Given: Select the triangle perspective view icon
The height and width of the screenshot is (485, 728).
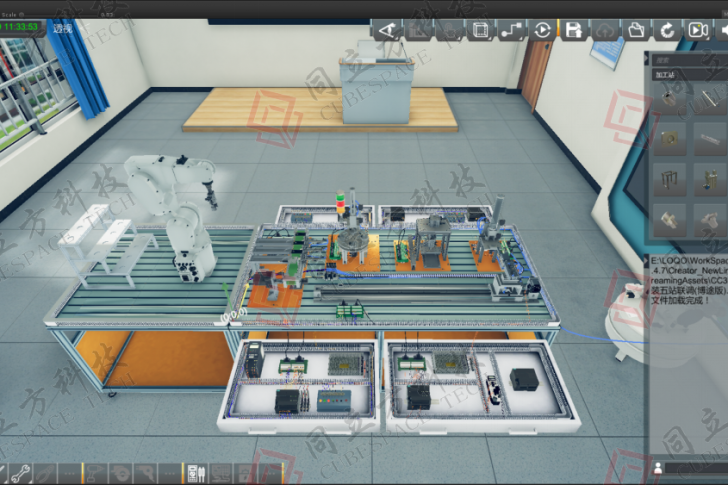Looking at the screenshot, I should tap(387, 30).
